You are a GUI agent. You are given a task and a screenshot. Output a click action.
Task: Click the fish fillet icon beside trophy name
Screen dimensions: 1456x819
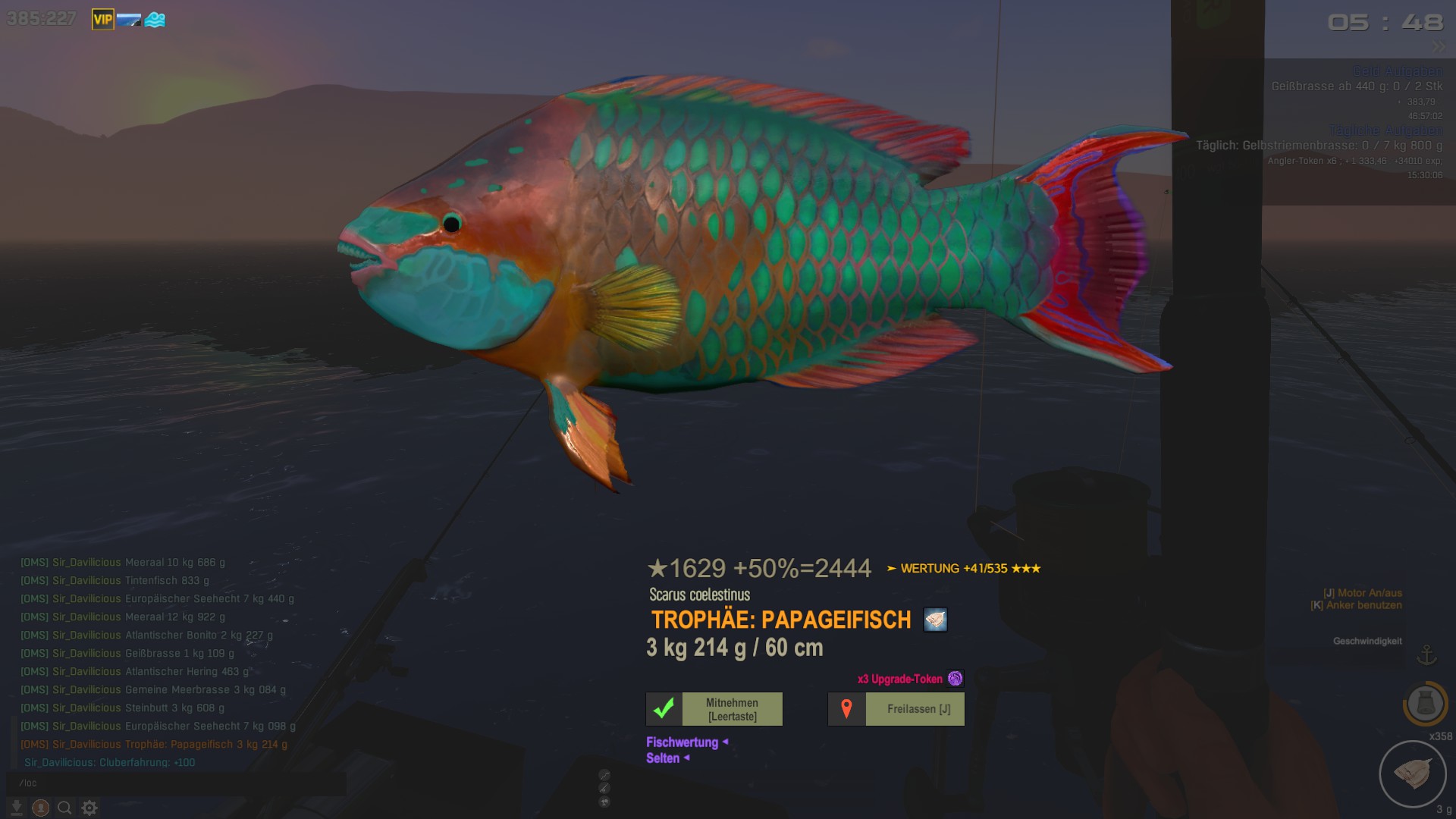pos(935,620)
